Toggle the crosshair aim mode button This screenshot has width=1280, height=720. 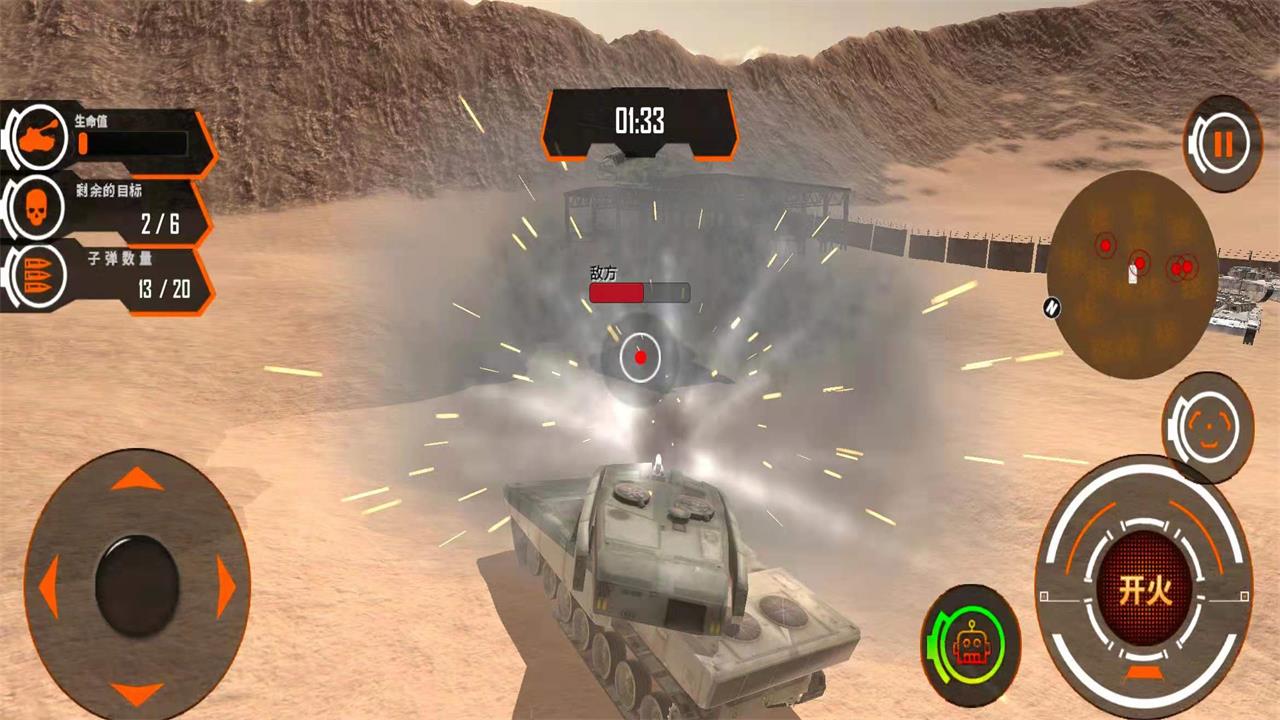coord(1208,427)
